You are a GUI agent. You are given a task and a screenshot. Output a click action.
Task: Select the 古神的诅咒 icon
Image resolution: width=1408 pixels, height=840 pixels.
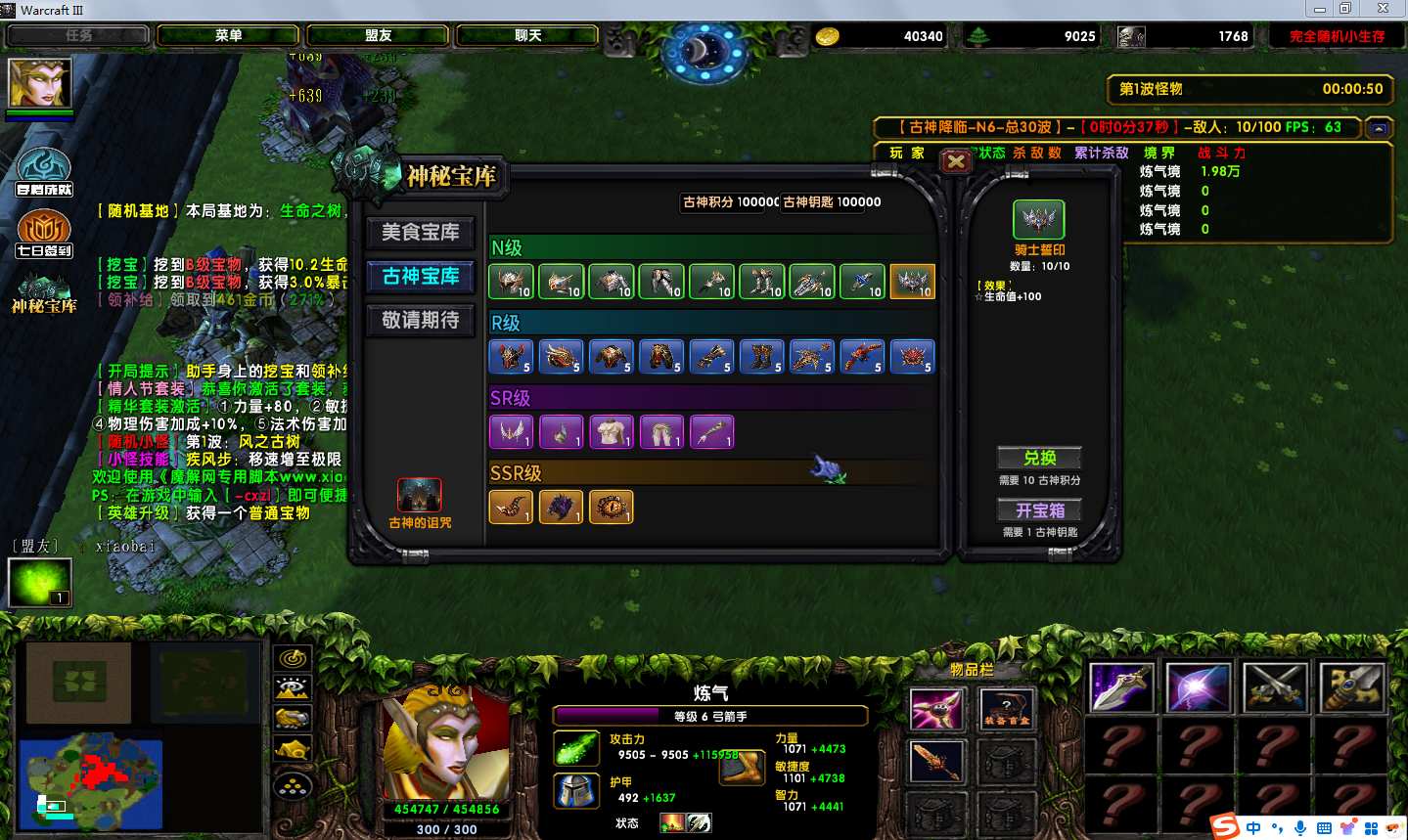[419, 496]
